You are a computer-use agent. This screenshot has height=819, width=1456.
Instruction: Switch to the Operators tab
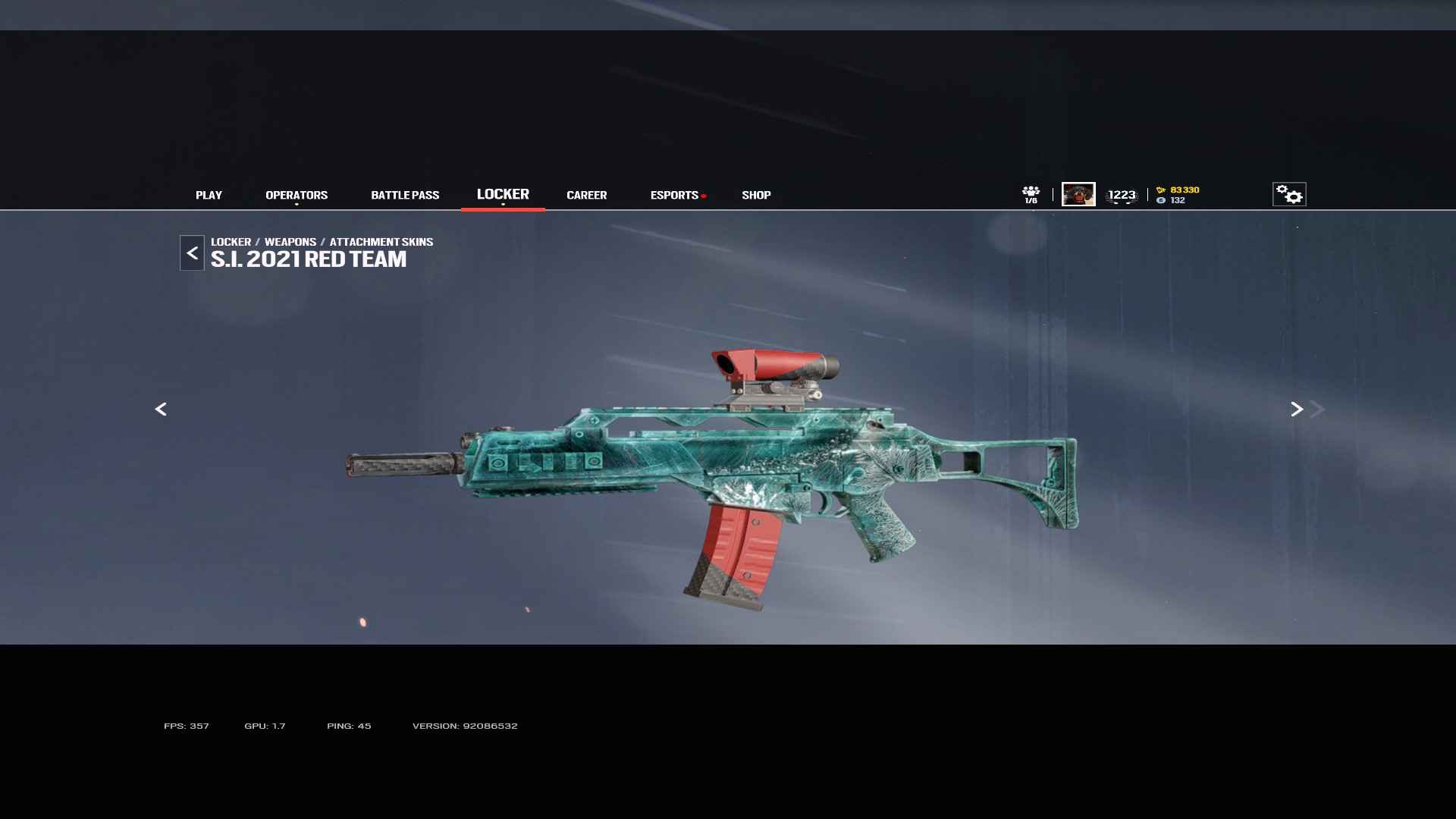click(297, 195)
